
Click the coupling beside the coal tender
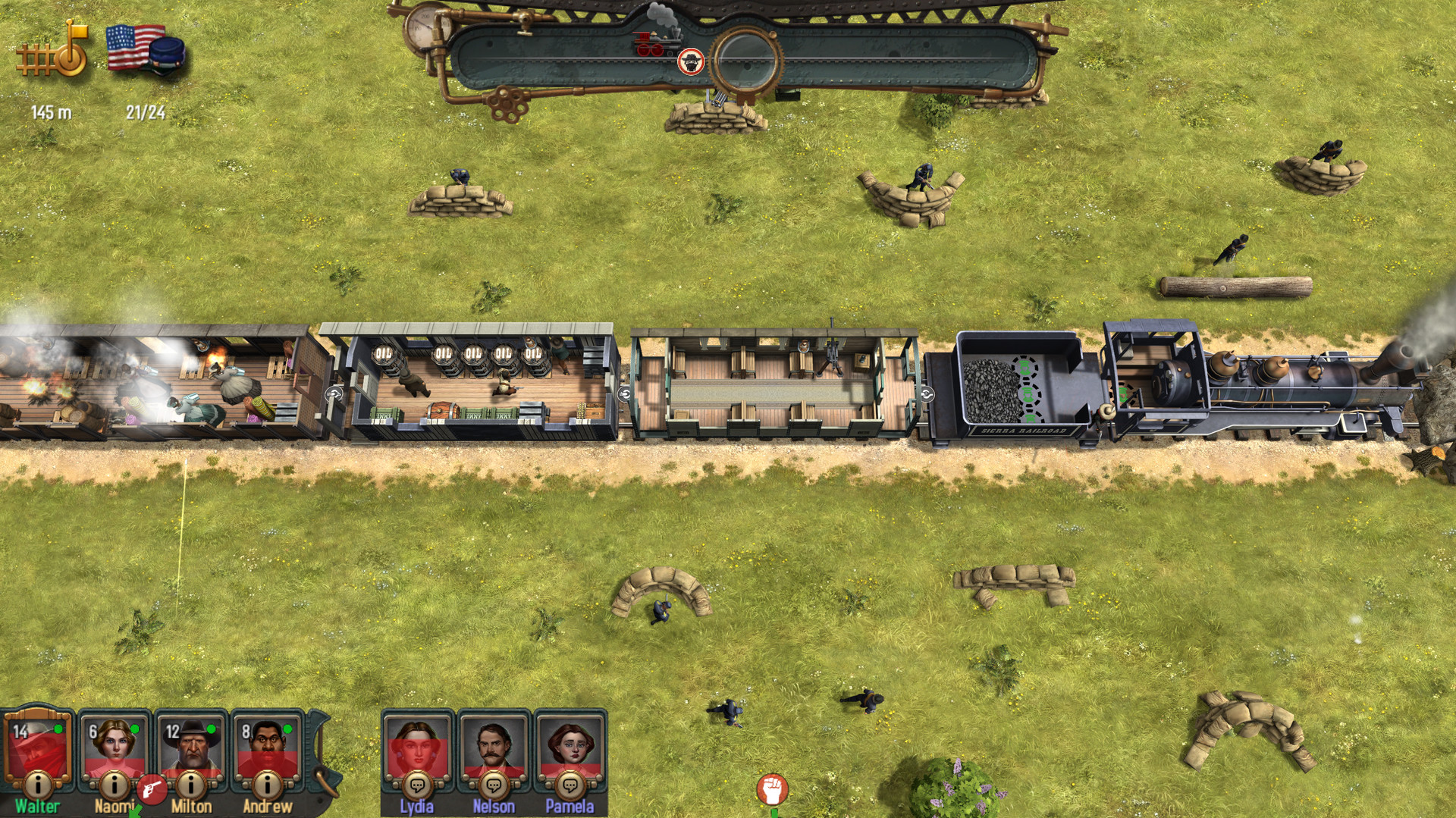(927, 393)
